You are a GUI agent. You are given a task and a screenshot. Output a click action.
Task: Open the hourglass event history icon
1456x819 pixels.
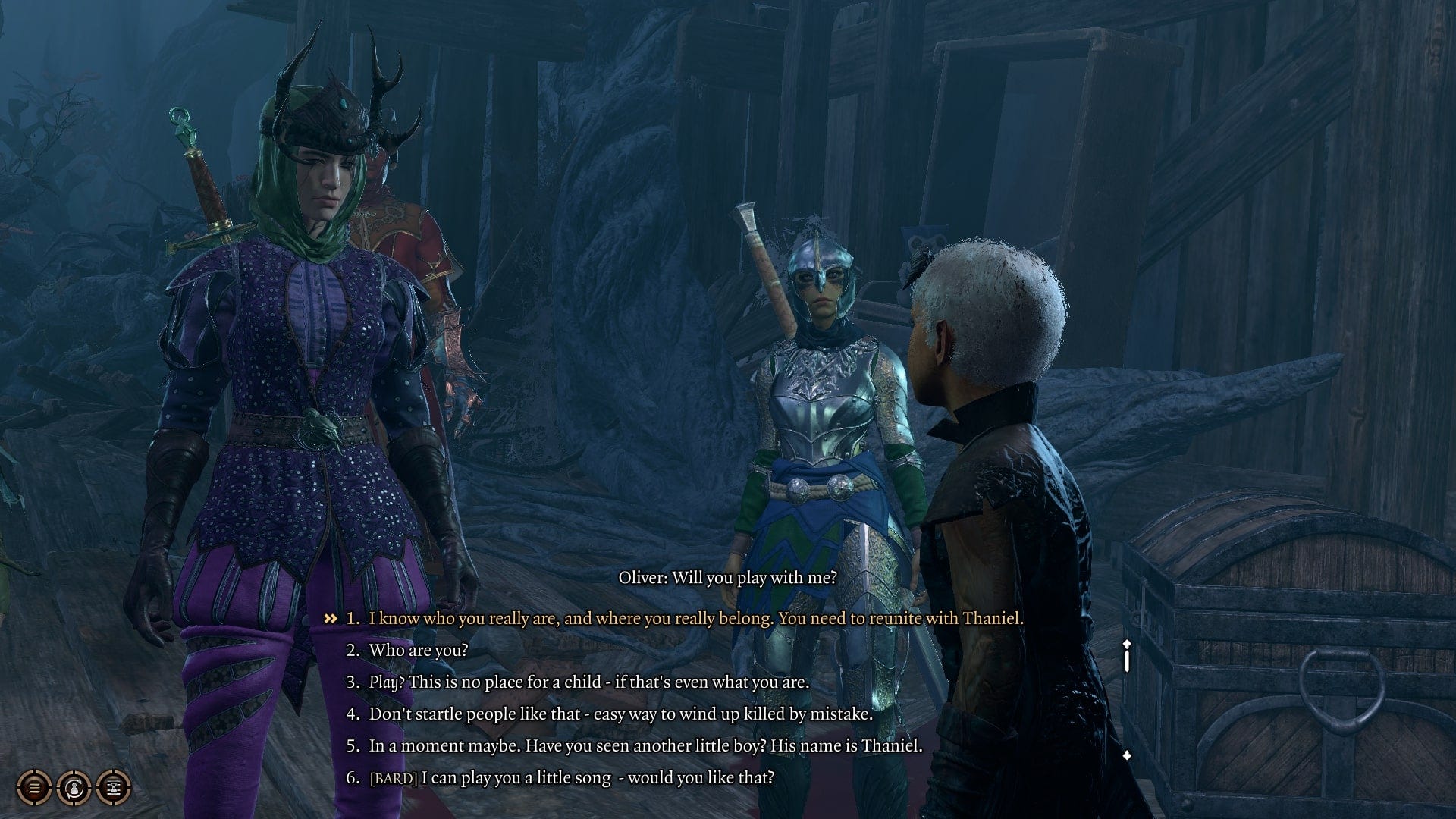point(112,787)
